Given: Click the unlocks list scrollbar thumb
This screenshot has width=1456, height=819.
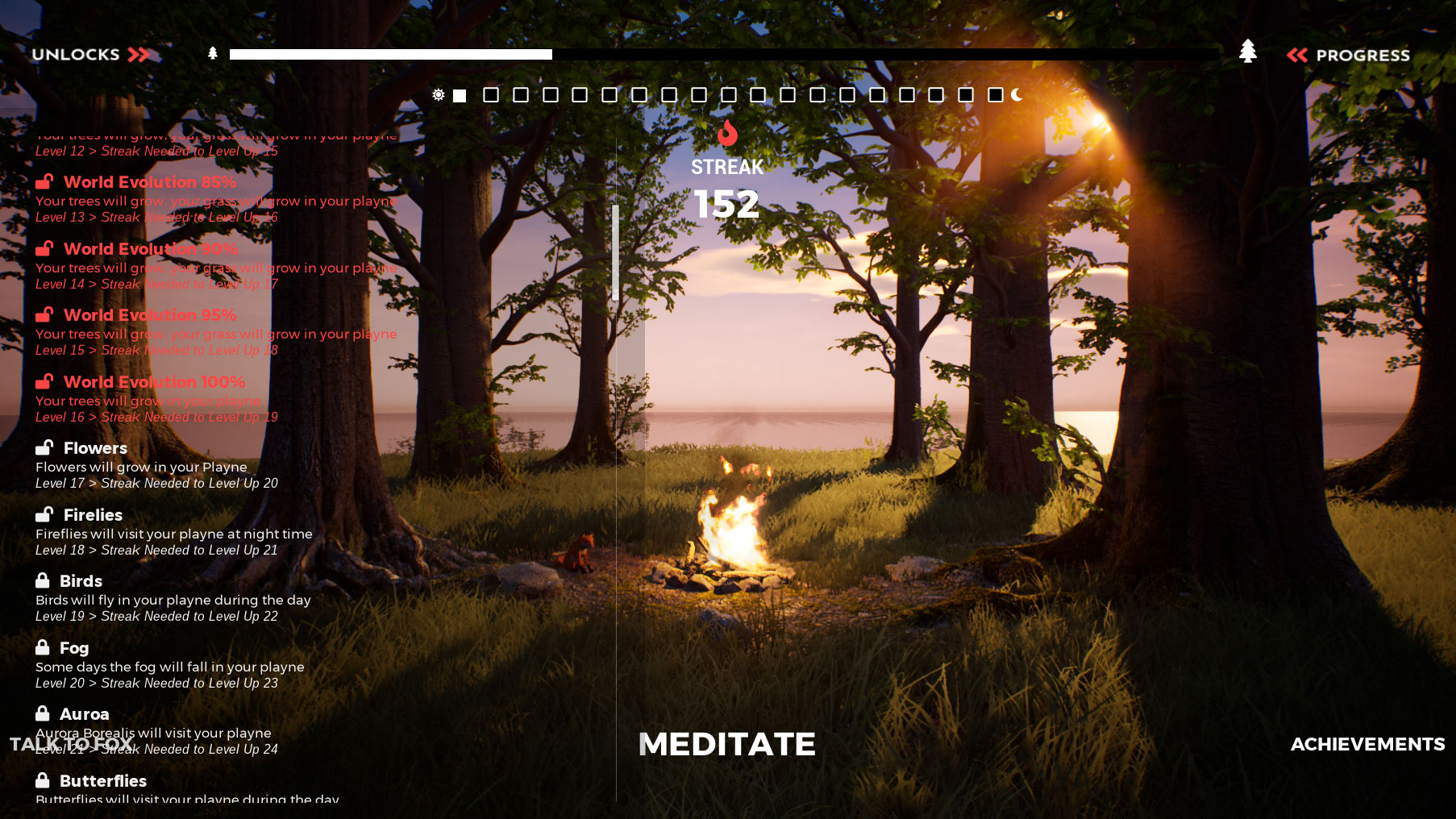Looking at the screenshot, I should coord(615,254).
